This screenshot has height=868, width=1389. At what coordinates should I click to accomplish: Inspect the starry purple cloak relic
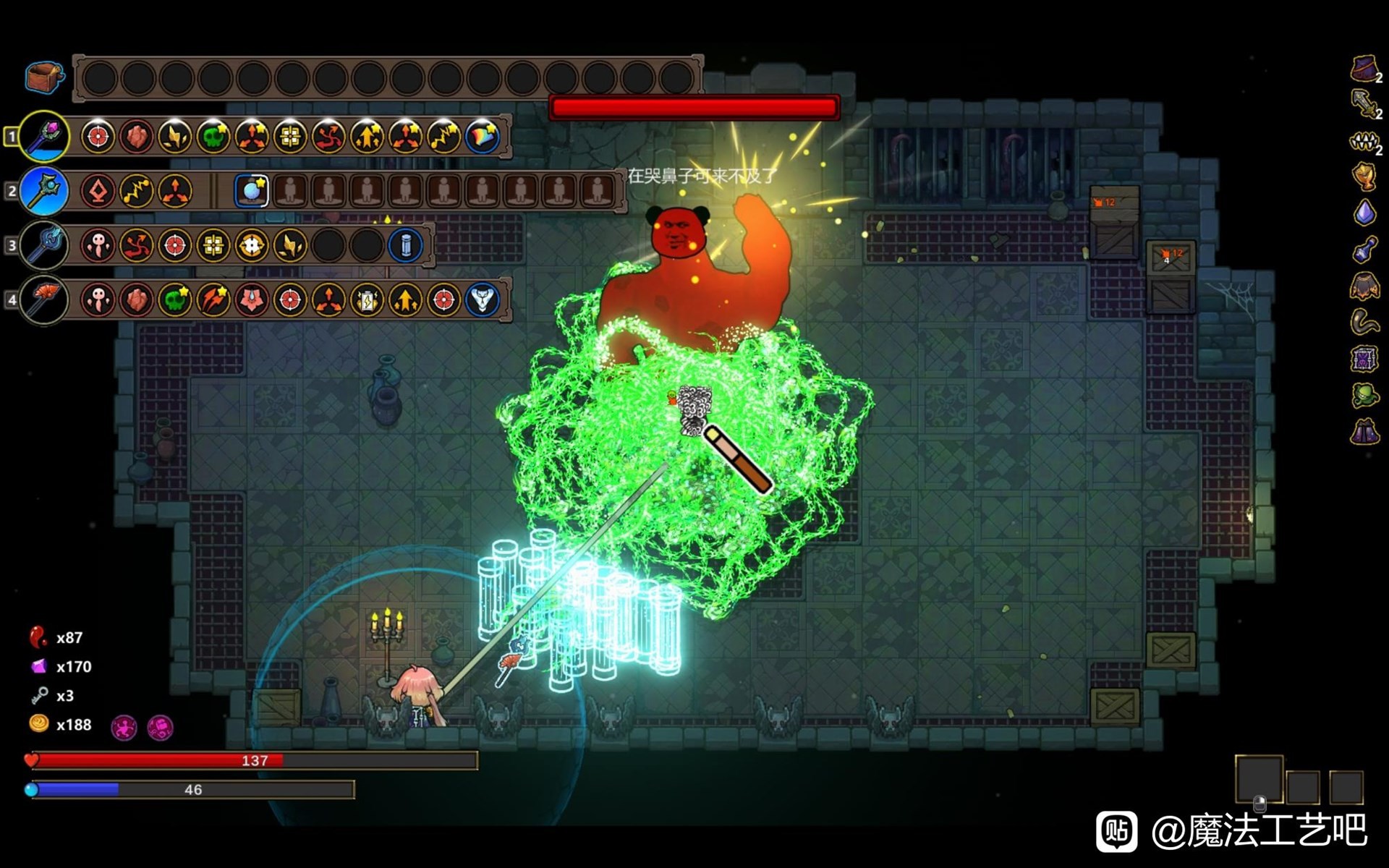pyautogui.click(x=1364, y=432)
